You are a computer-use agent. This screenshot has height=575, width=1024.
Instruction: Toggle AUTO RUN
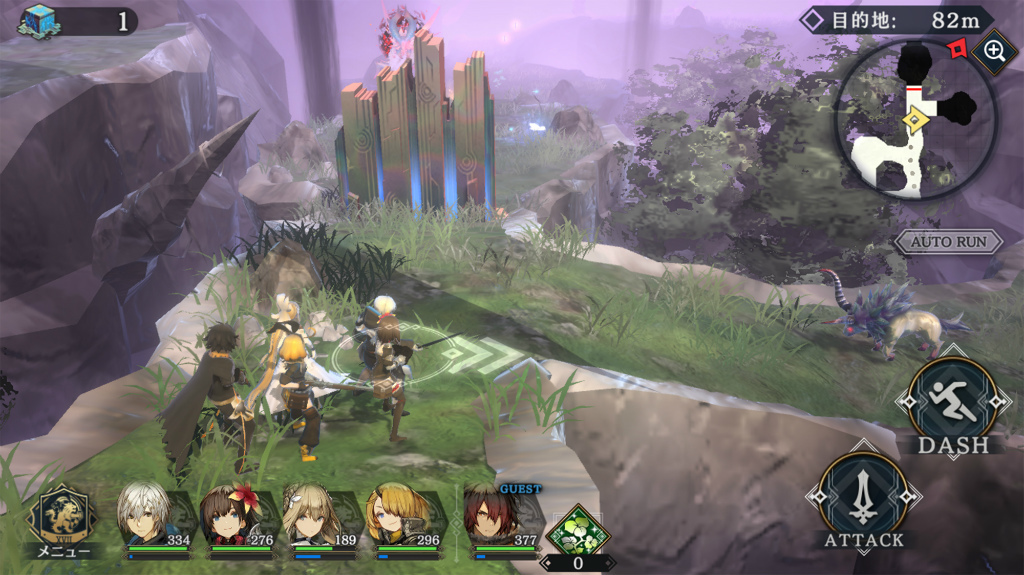tap(949, 241)
